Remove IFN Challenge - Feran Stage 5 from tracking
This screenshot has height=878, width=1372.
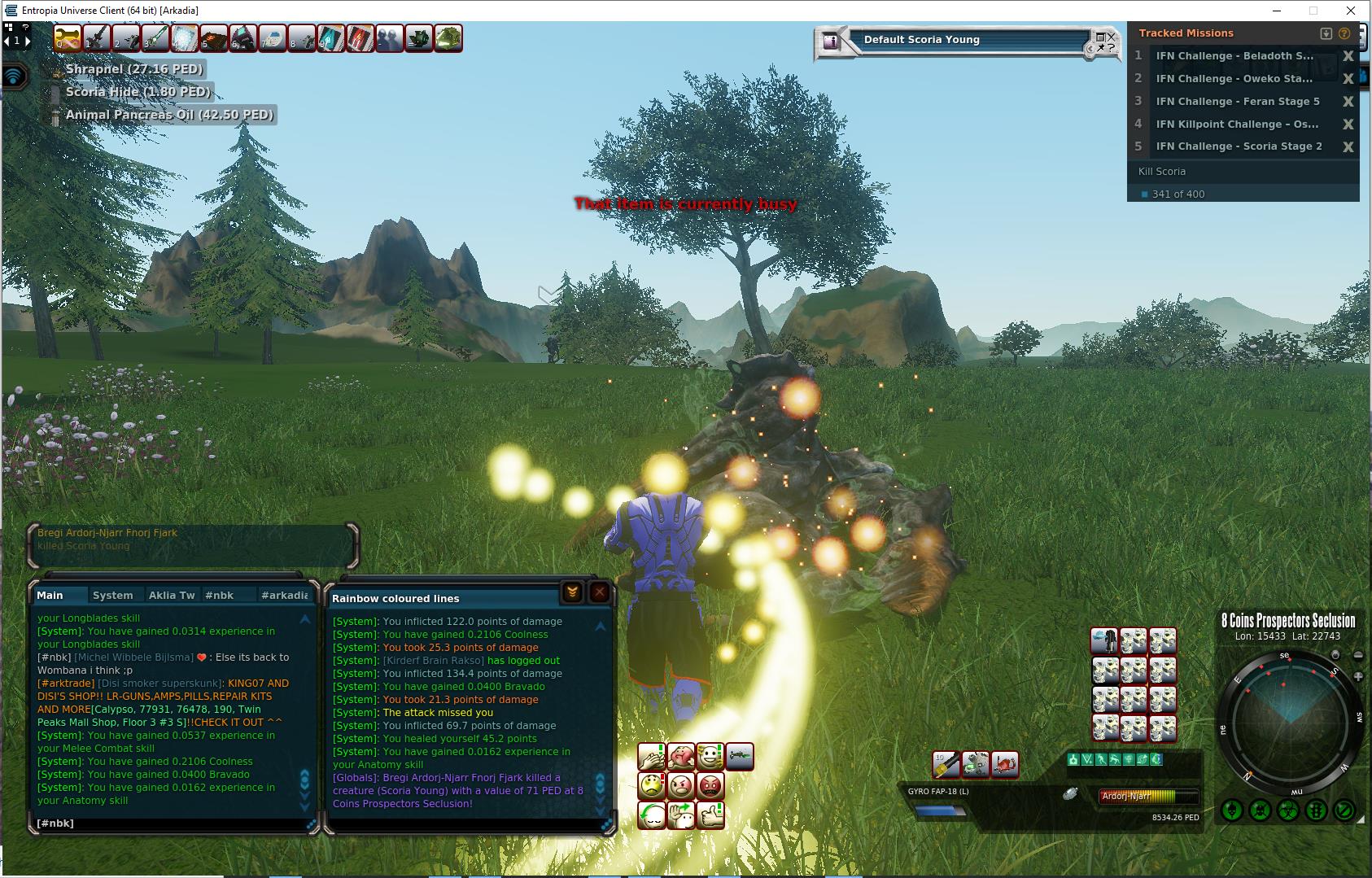point(1348,102)
